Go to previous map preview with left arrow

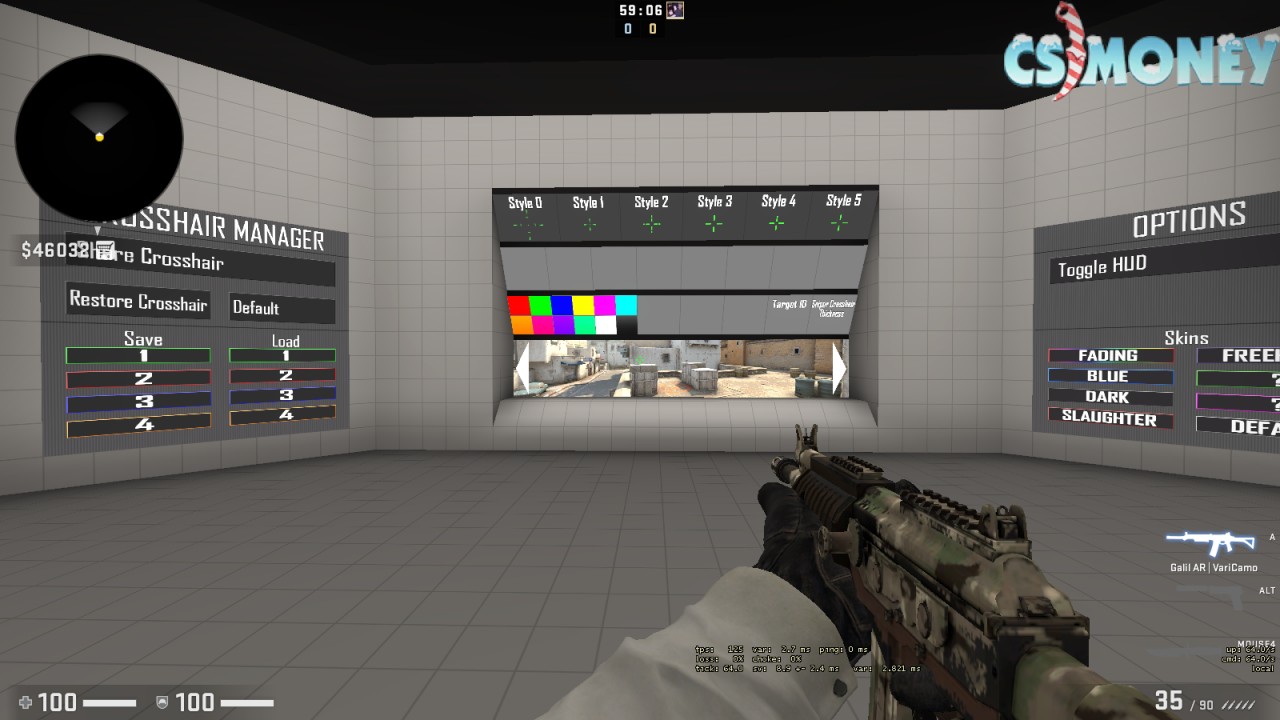pyautogui.click(x=521, y=369)
